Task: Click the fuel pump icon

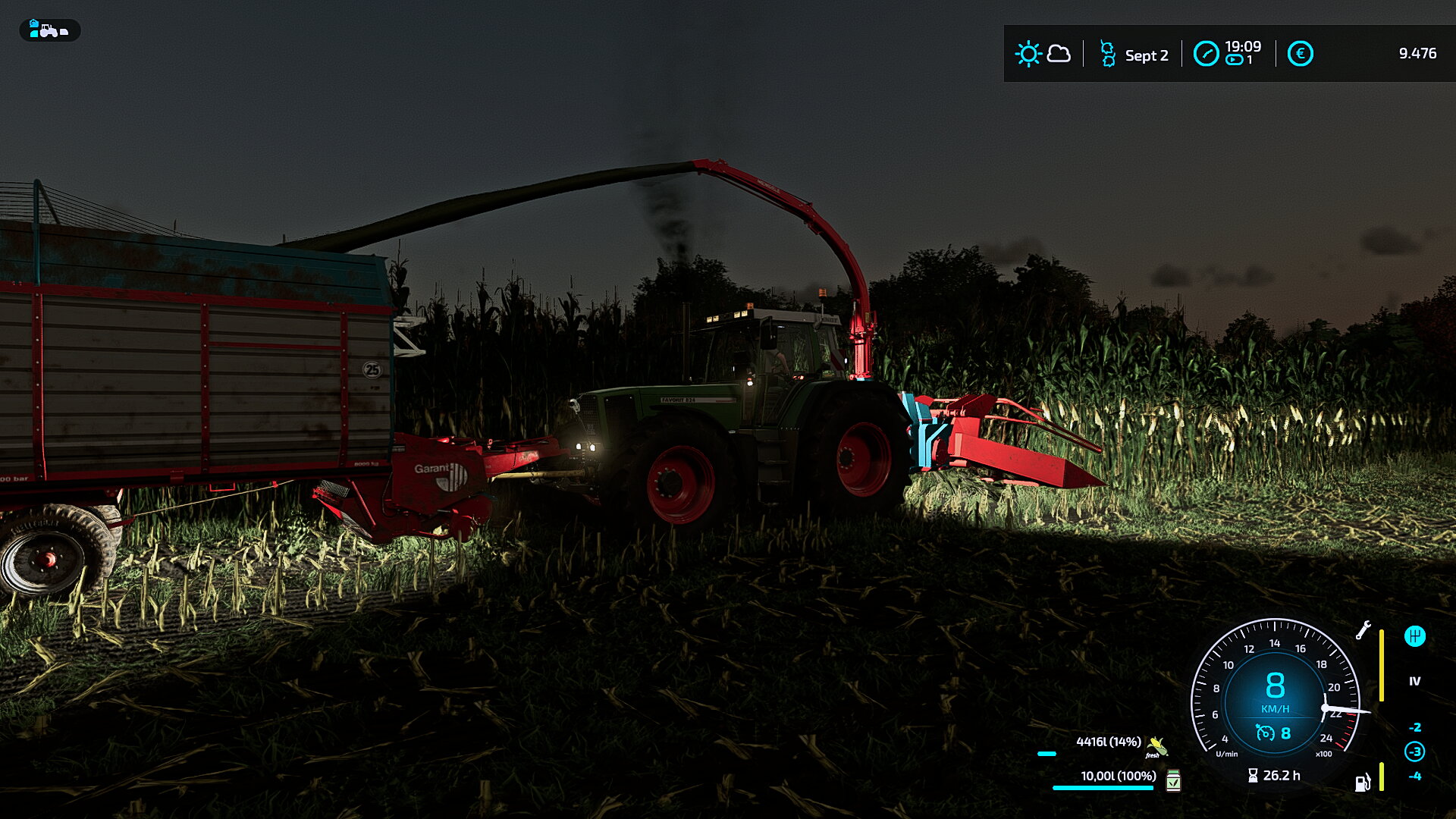Action: pyautogui.click(x=1362, y=783)
